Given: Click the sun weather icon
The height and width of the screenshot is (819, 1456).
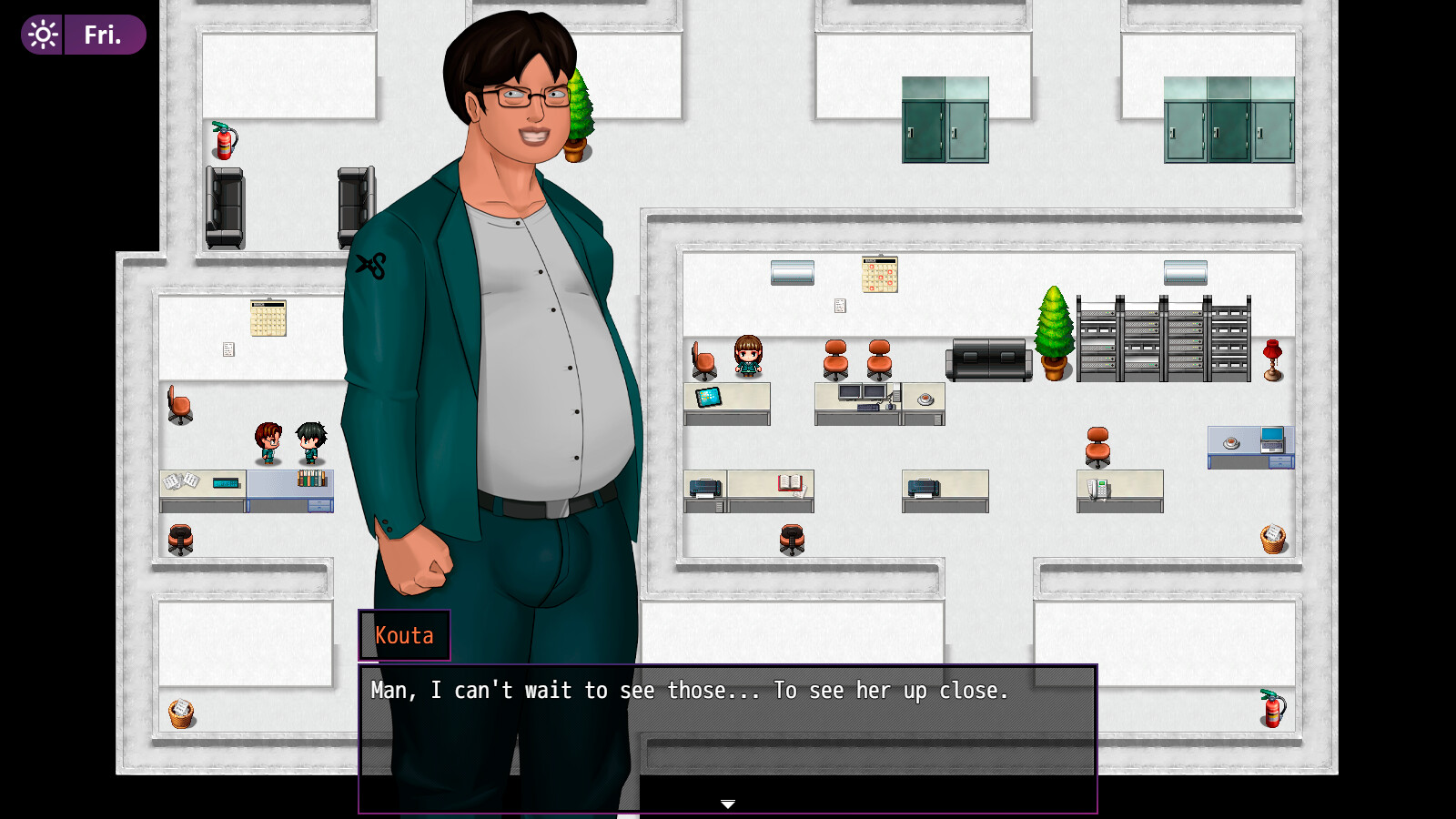Looking at the screenshot, I should coord(41,35).
